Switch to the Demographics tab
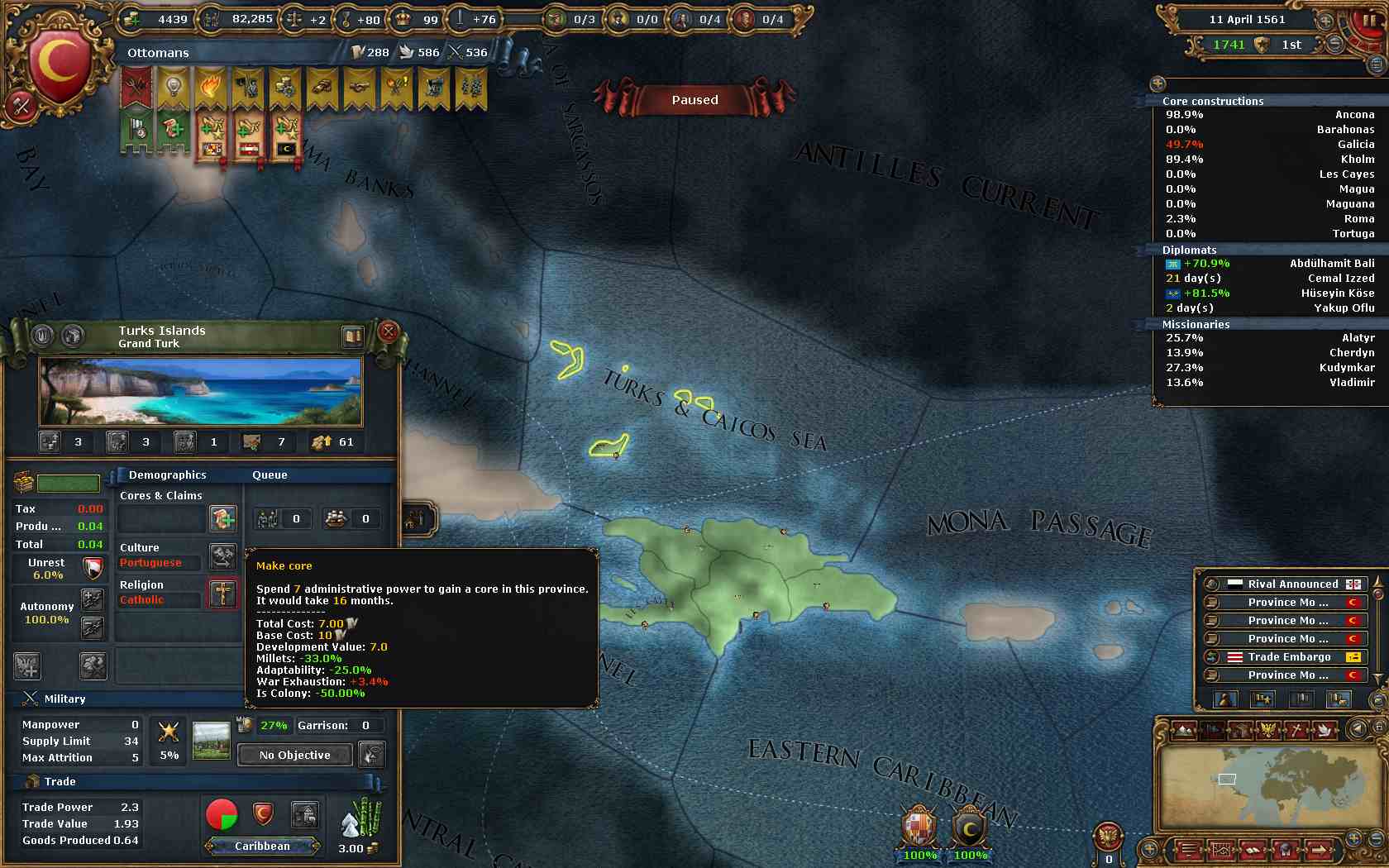This screenshot has height=868, width=1389. (167, 475)
